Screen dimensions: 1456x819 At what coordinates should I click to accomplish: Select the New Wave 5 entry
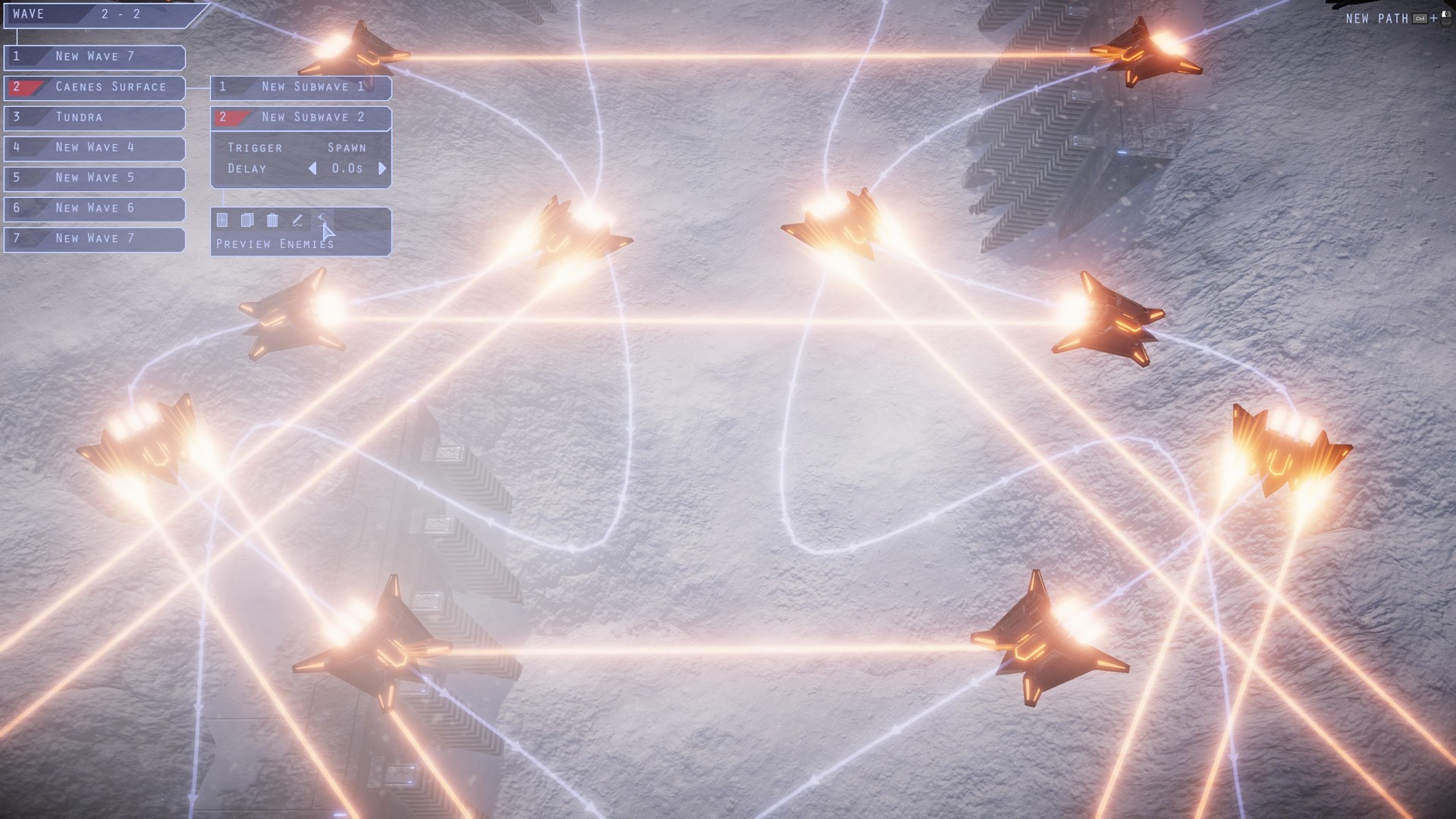coord(94,178)
